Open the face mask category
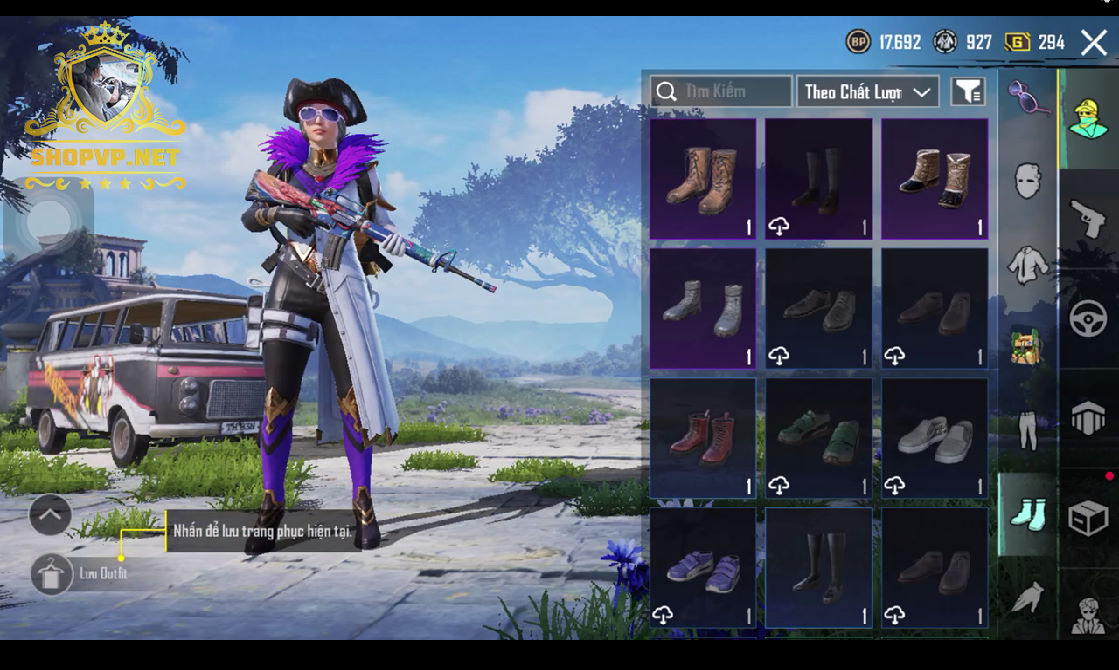 tap(1027, 182)
